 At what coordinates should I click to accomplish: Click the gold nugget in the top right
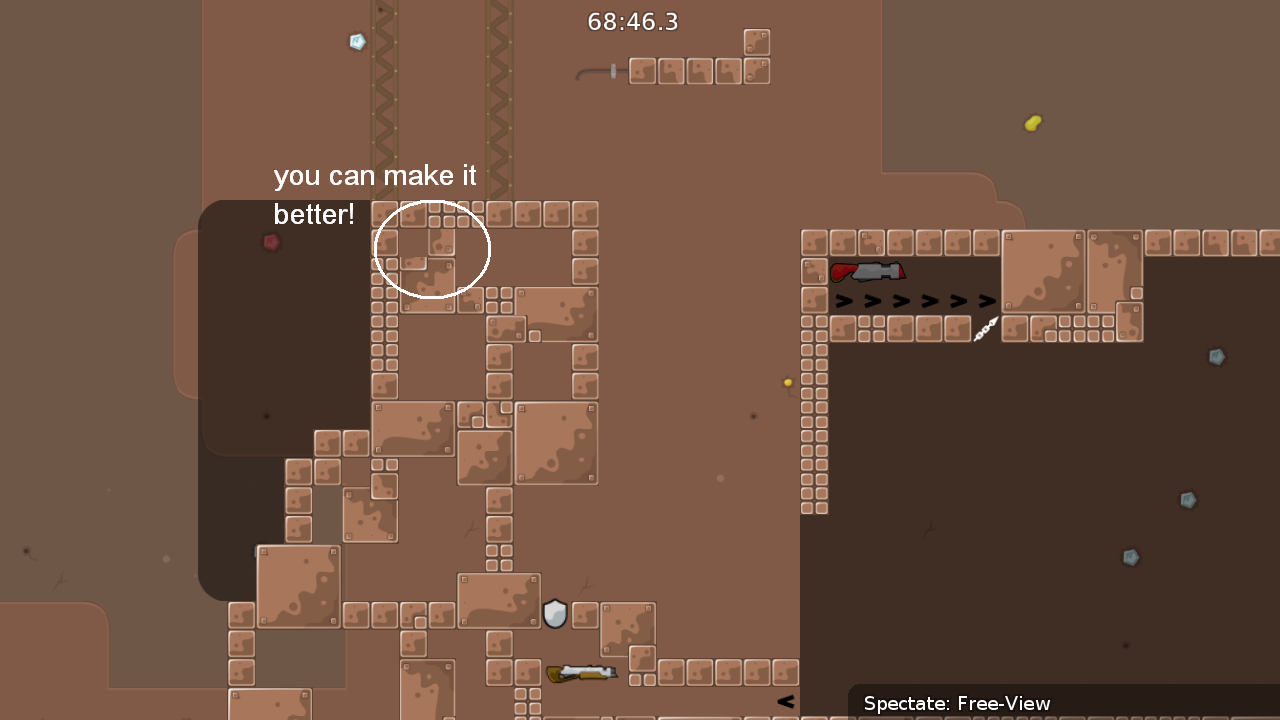1033,123
